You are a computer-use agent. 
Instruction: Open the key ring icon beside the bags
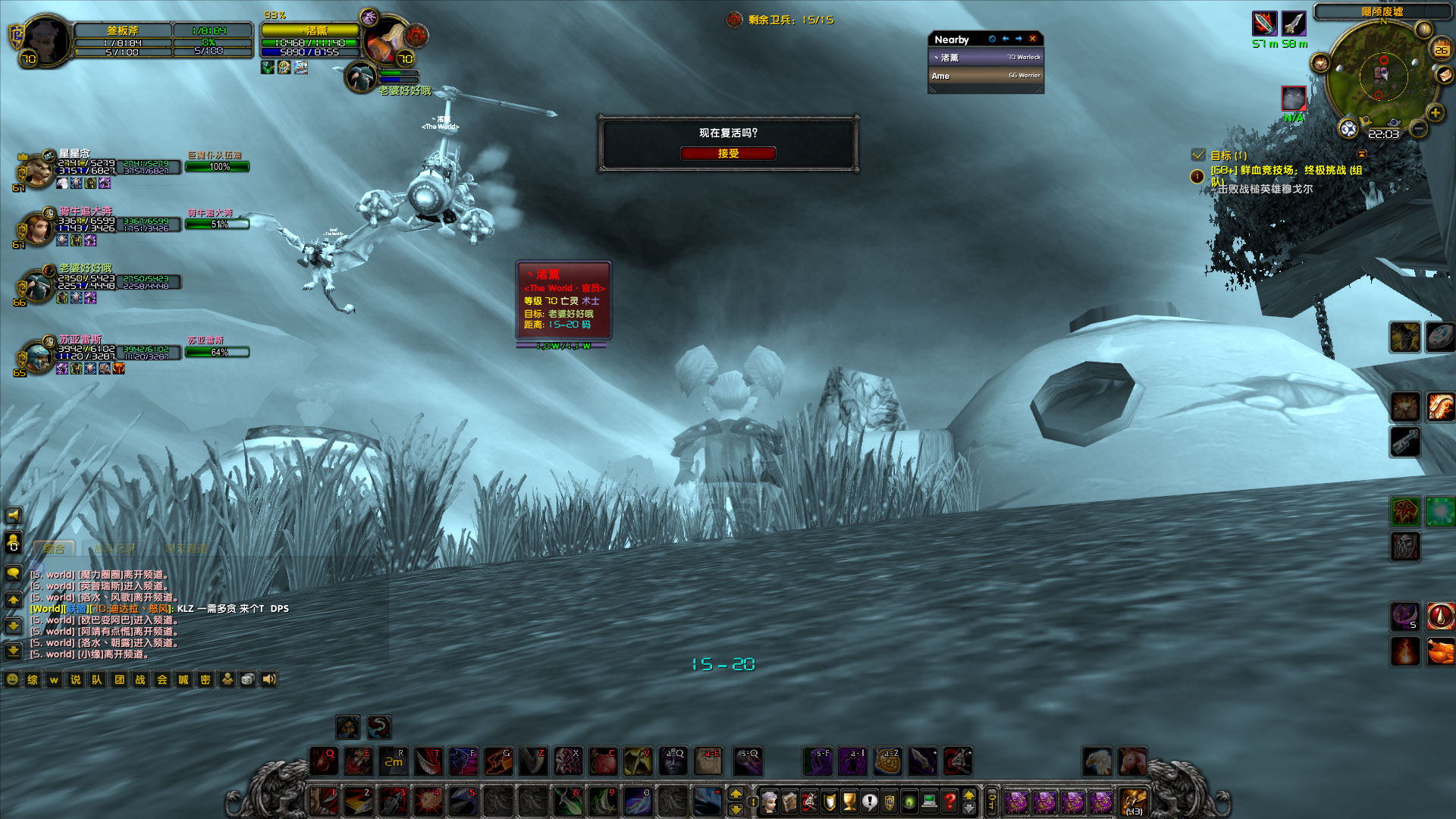tap(991, 802)
